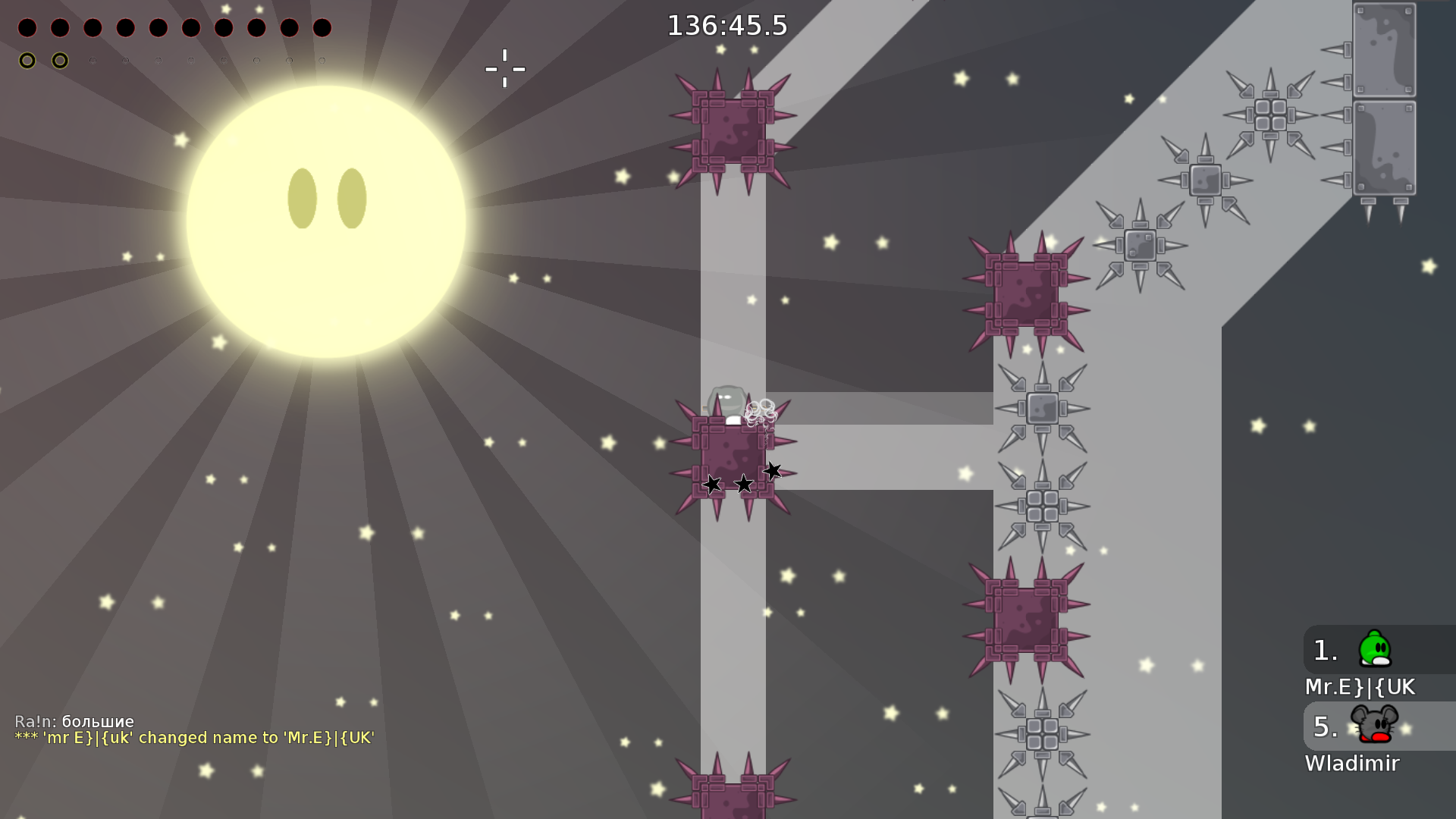Click the crosshair reticle near the top
The height and width of the screenshot is (819, 1456).
(504, 68)
